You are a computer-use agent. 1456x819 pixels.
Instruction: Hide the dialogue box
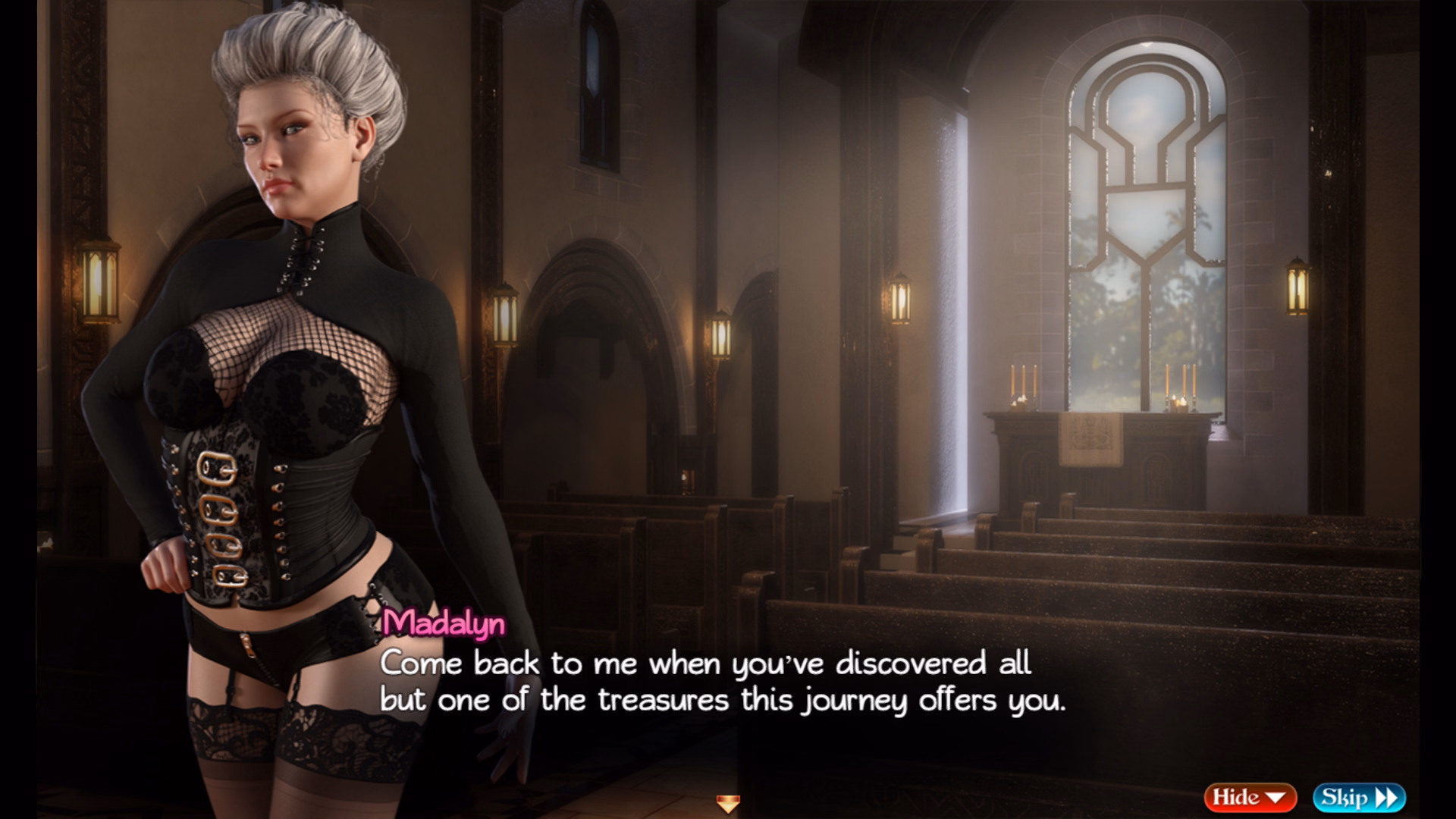pyautogui.click(x=1249, y=797)
